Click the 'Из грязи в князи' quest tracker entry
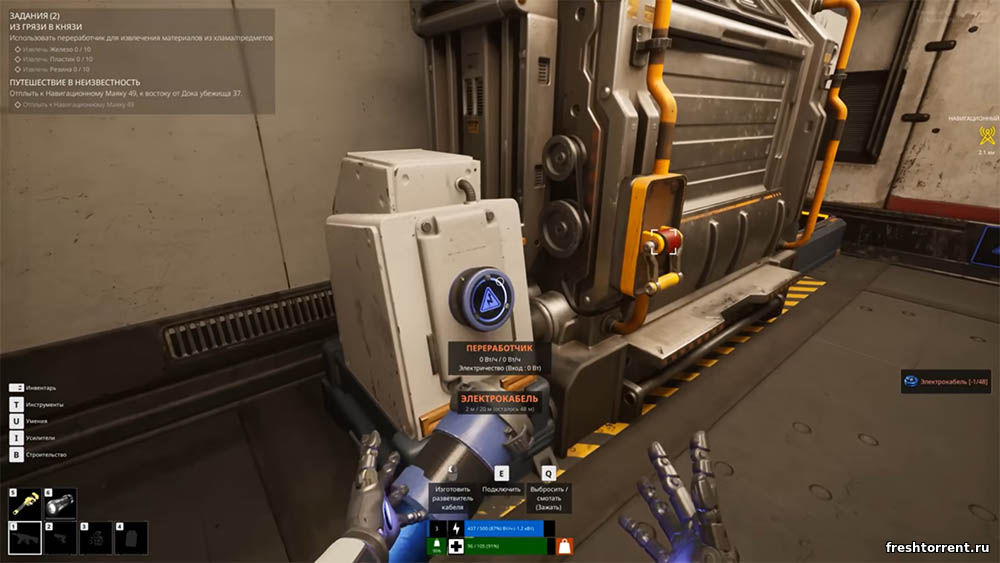The width and height of the screenshot is (1000, 563). tap(46, 25)
